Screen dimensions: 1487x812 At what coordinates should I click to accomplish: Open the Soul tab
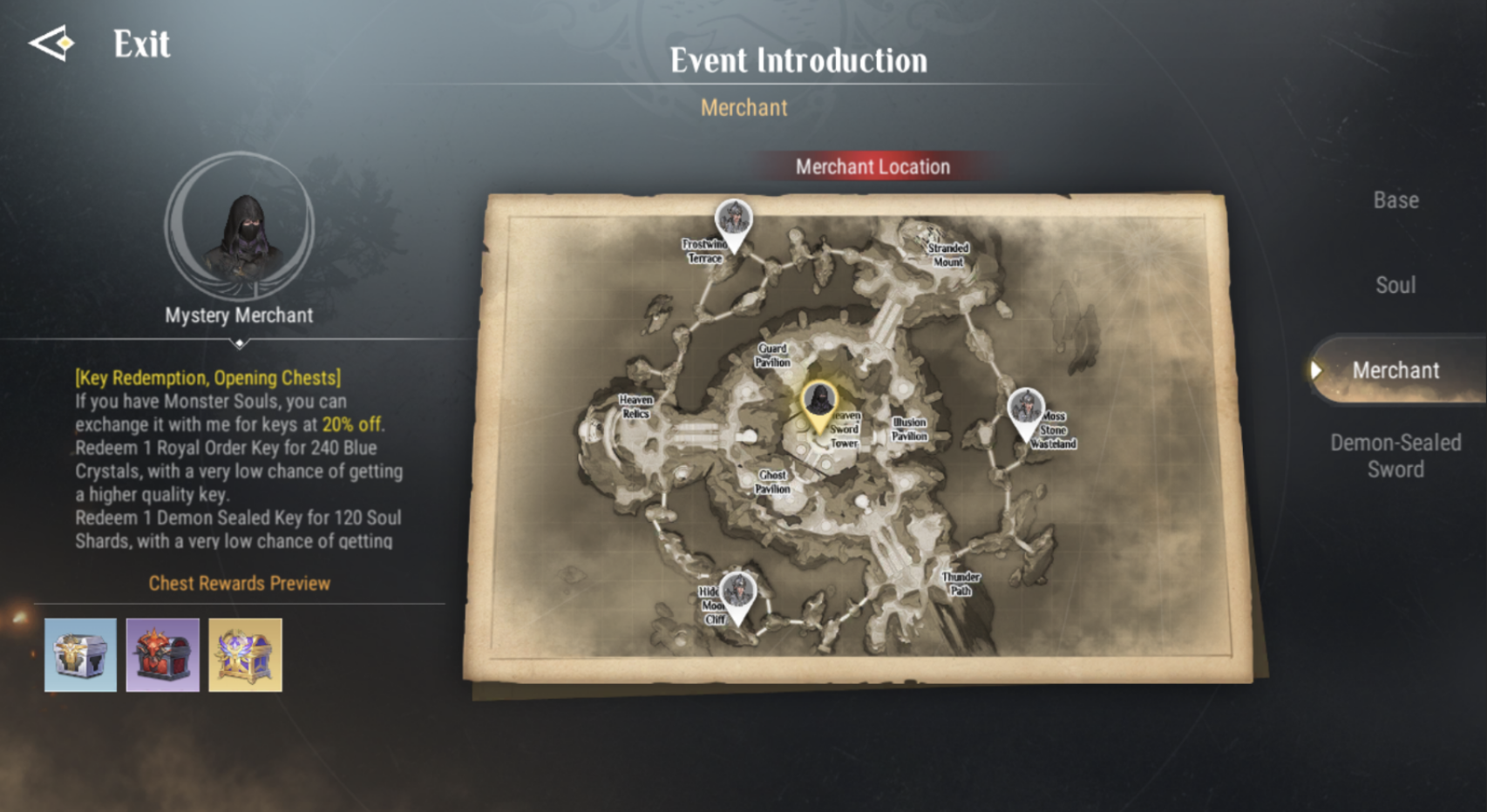pos(1395,285)
